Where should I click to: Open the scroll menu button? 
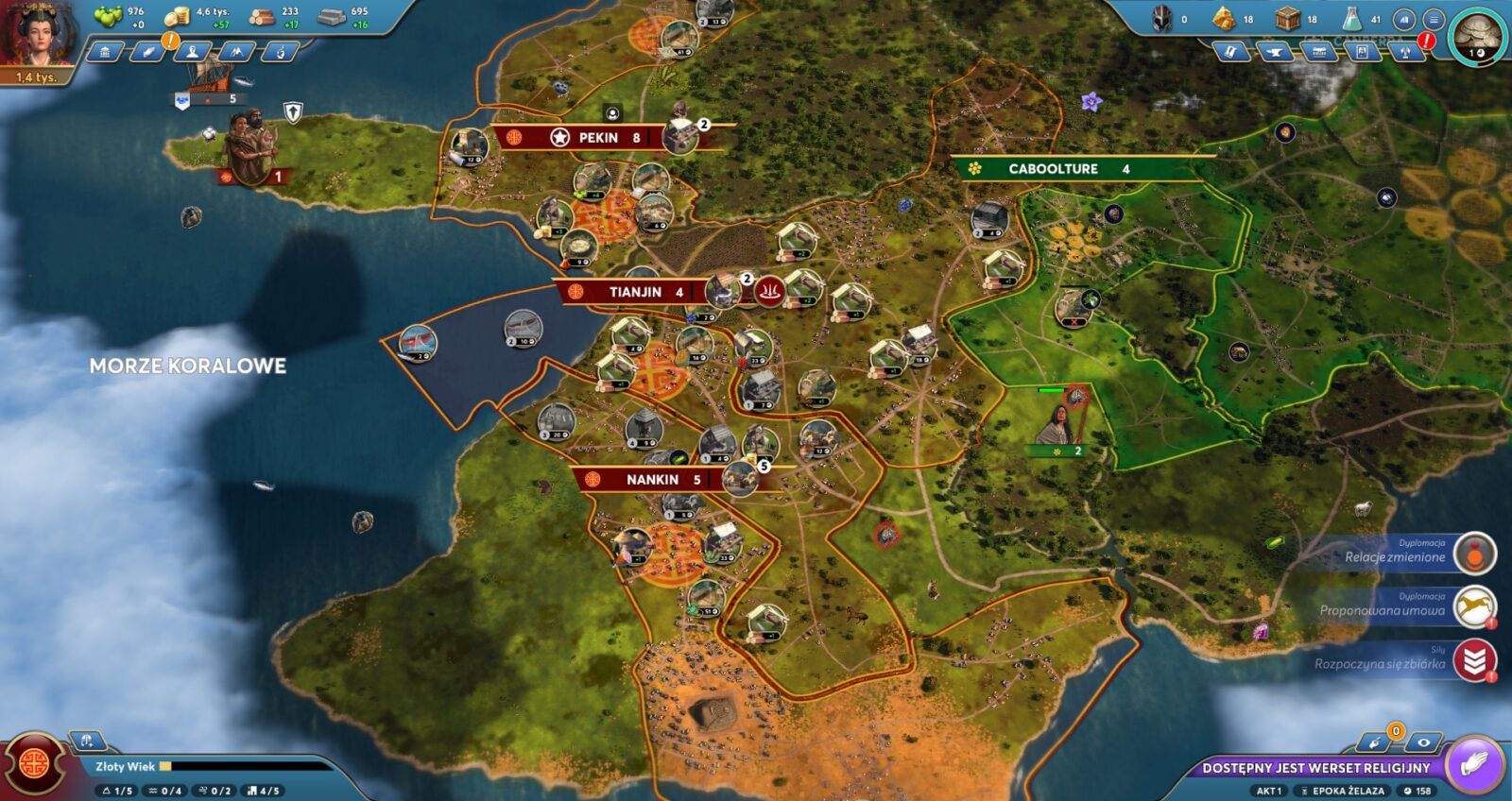click(x=1230, y=53)
